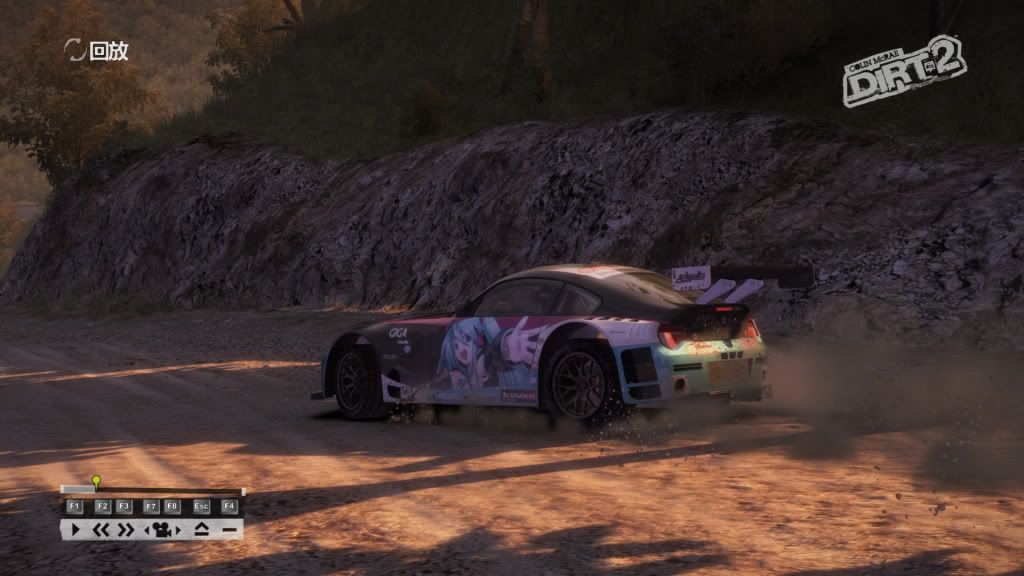Exit the replay with the eject icon

pyautogui.click(x=202, y=529)
